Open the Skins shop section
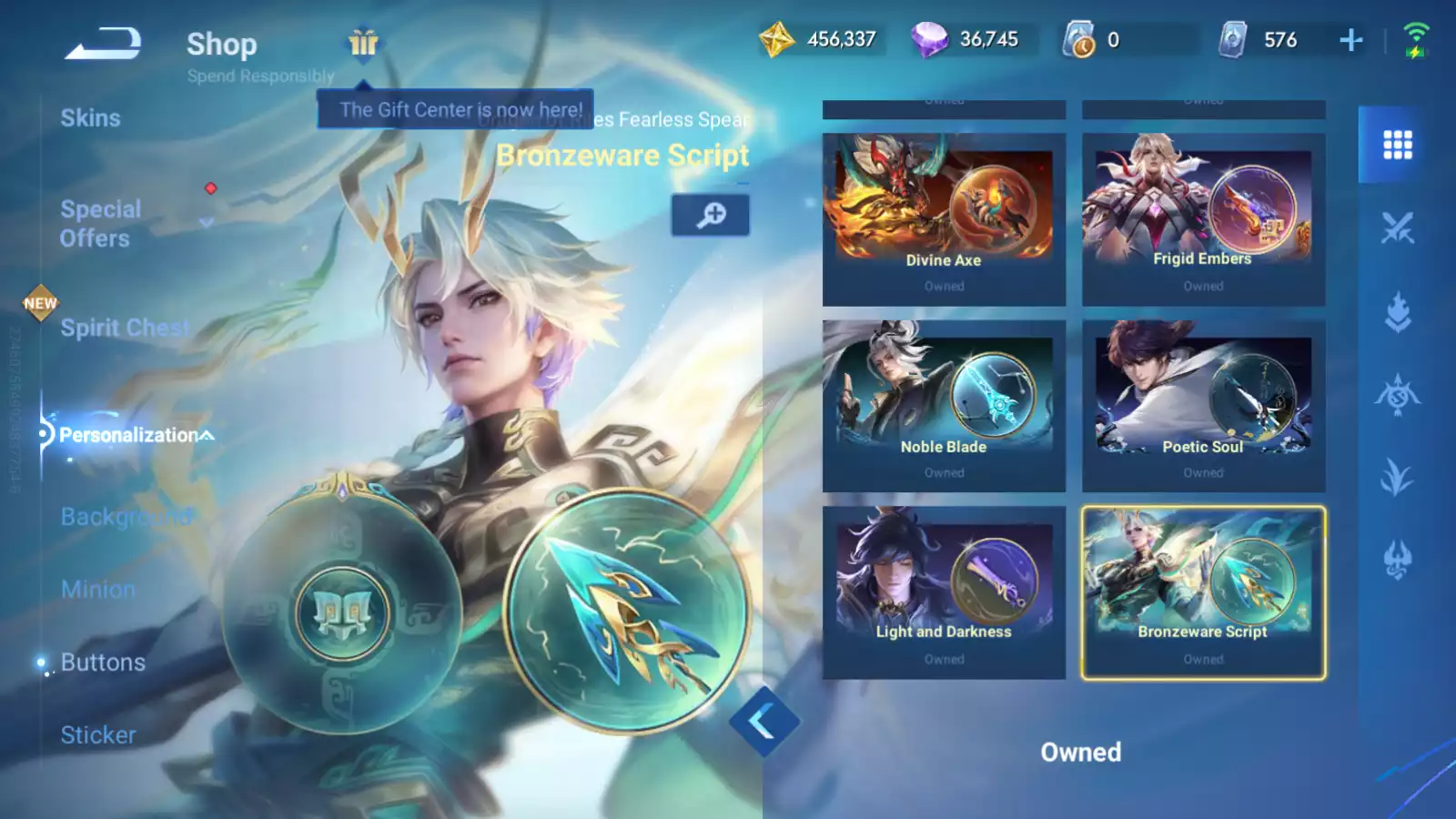The image size is (1456, 819). click(90, 118)
